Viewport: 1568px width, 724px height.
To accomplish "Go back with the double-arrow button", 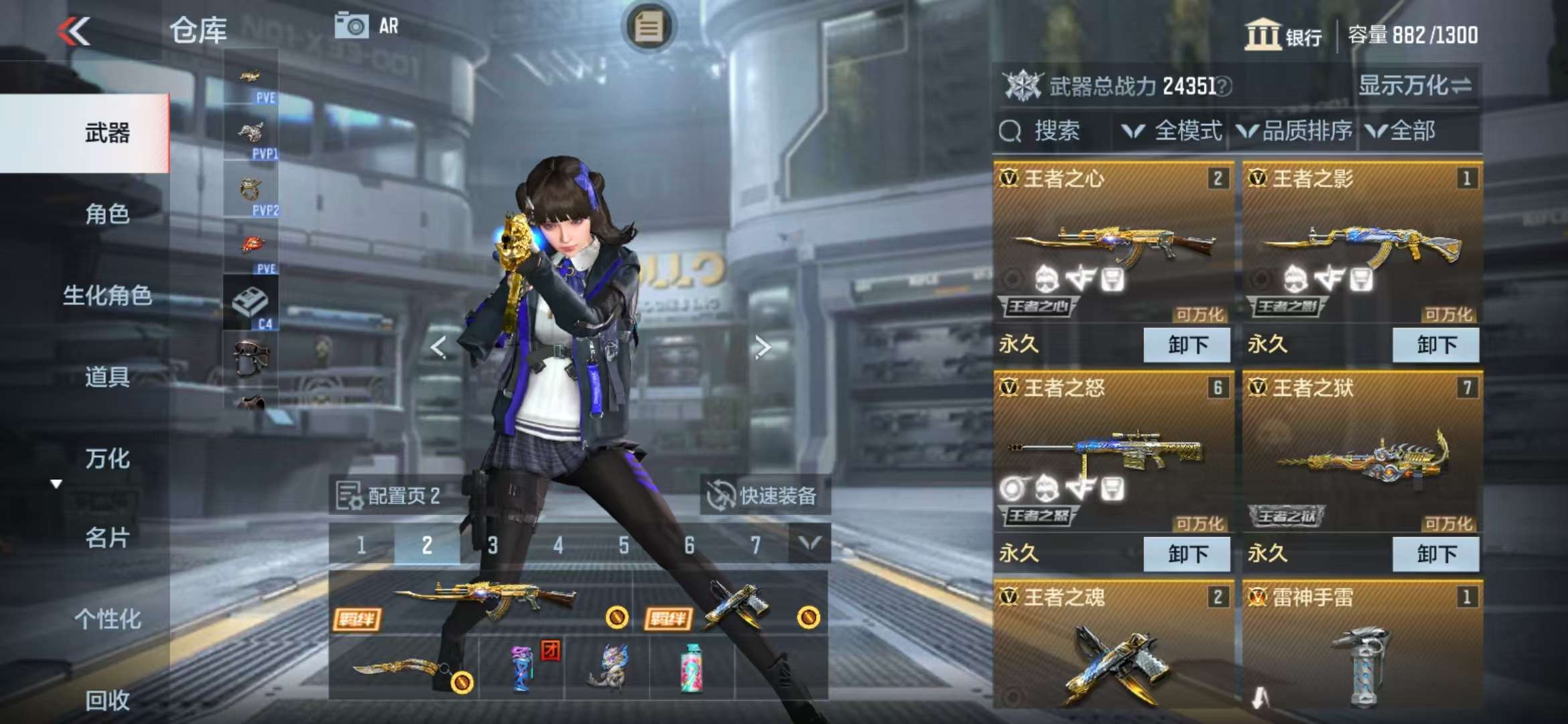I will [x=74, y=31].
